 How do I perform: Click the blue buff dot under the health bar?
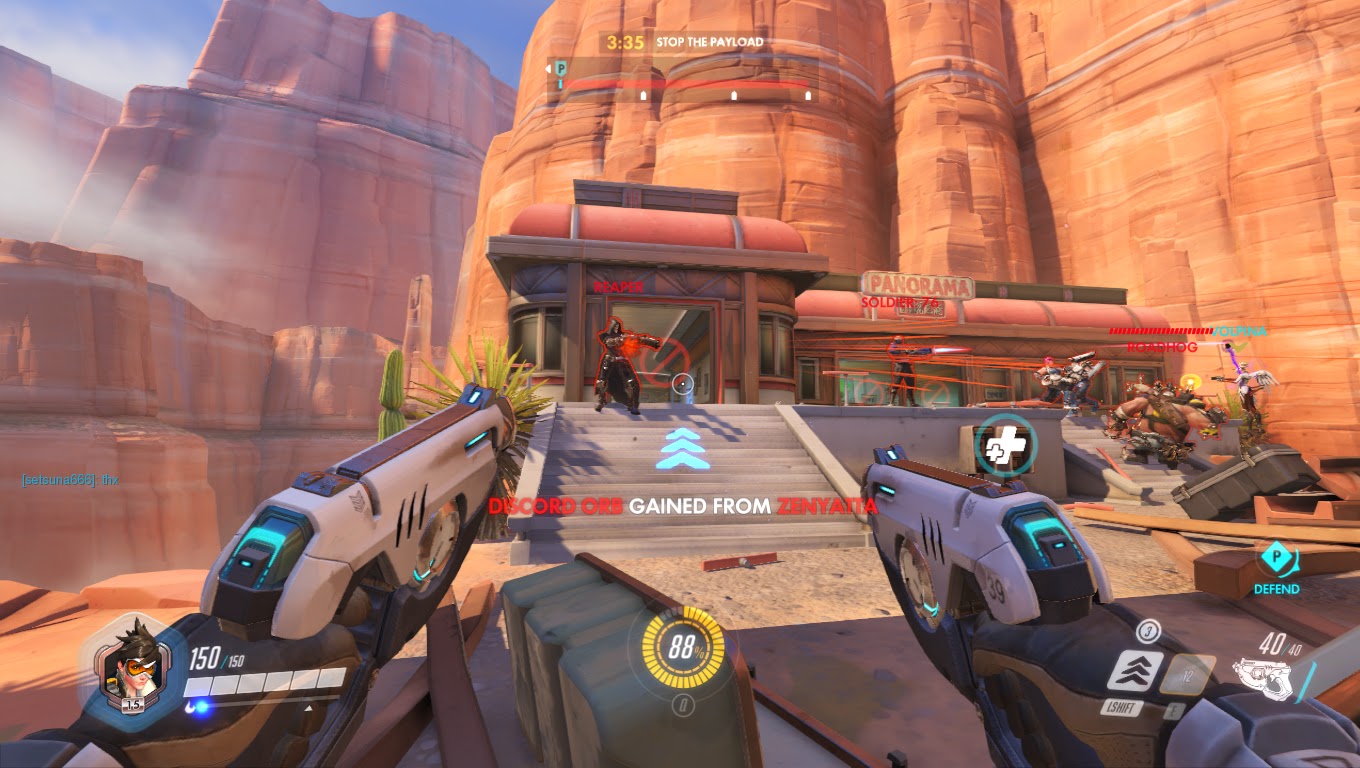coord(203,705)
